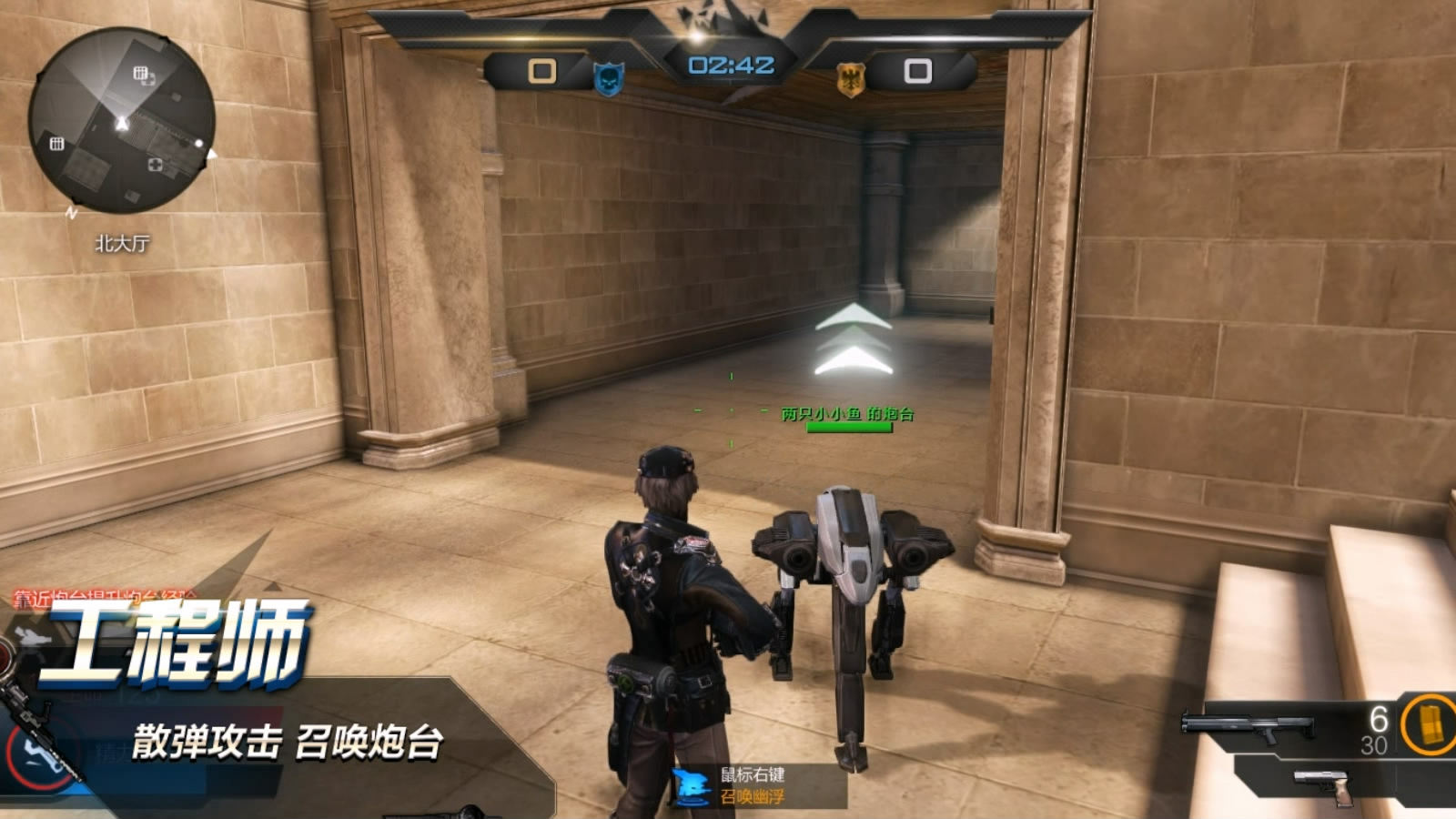Click the gold eagle team emblem
Viewport: 1456px width, 819px height.
coord(850,79)
